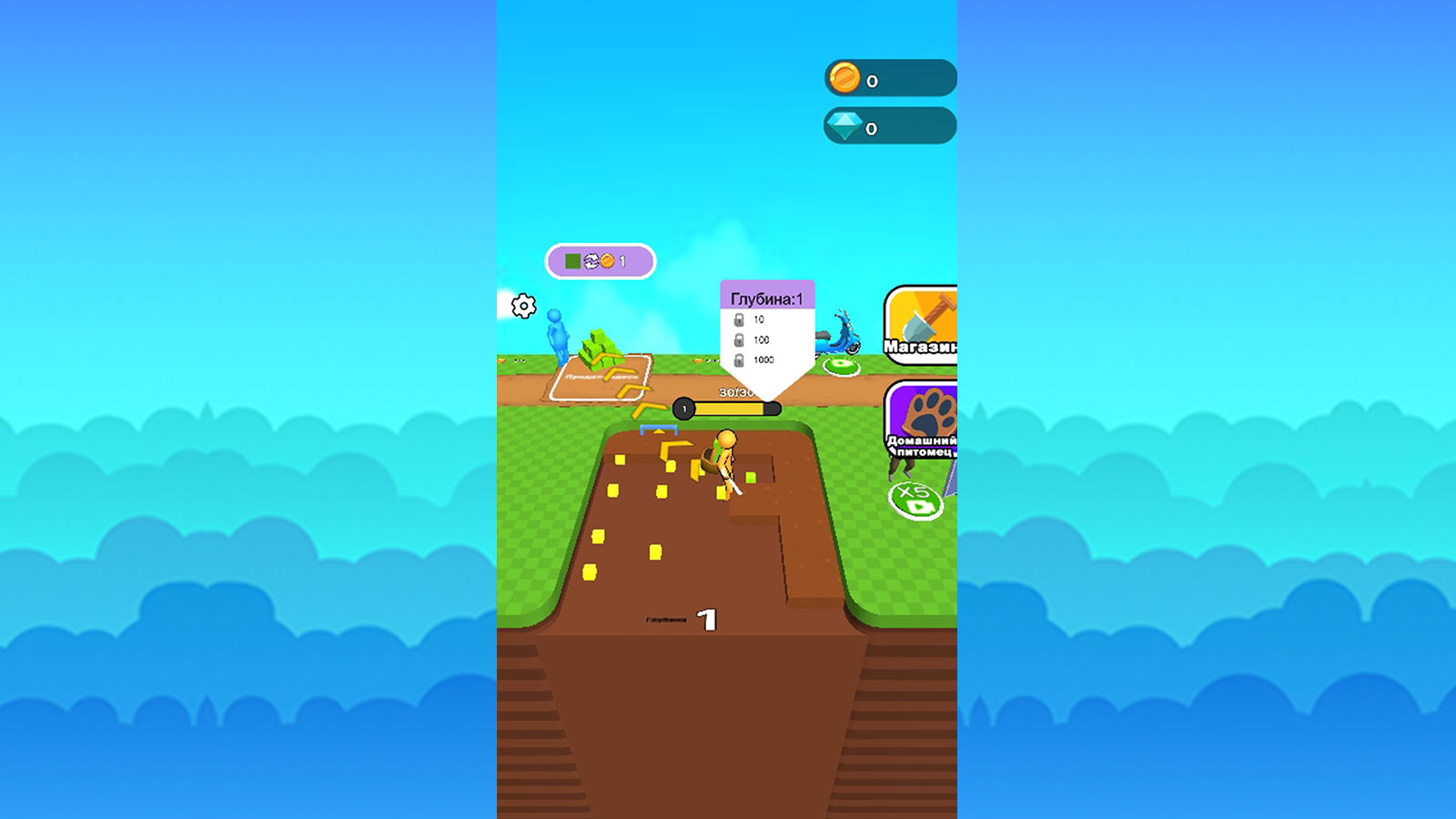Open the purple trade bubble above the ground
1456x819 pixels.
[x=599, y=260]
